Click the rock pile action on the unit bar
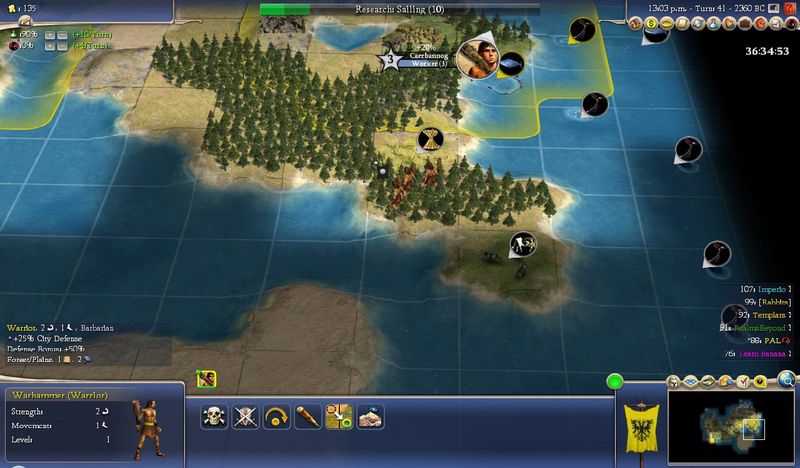800x468 pixels. click(370, 417)
